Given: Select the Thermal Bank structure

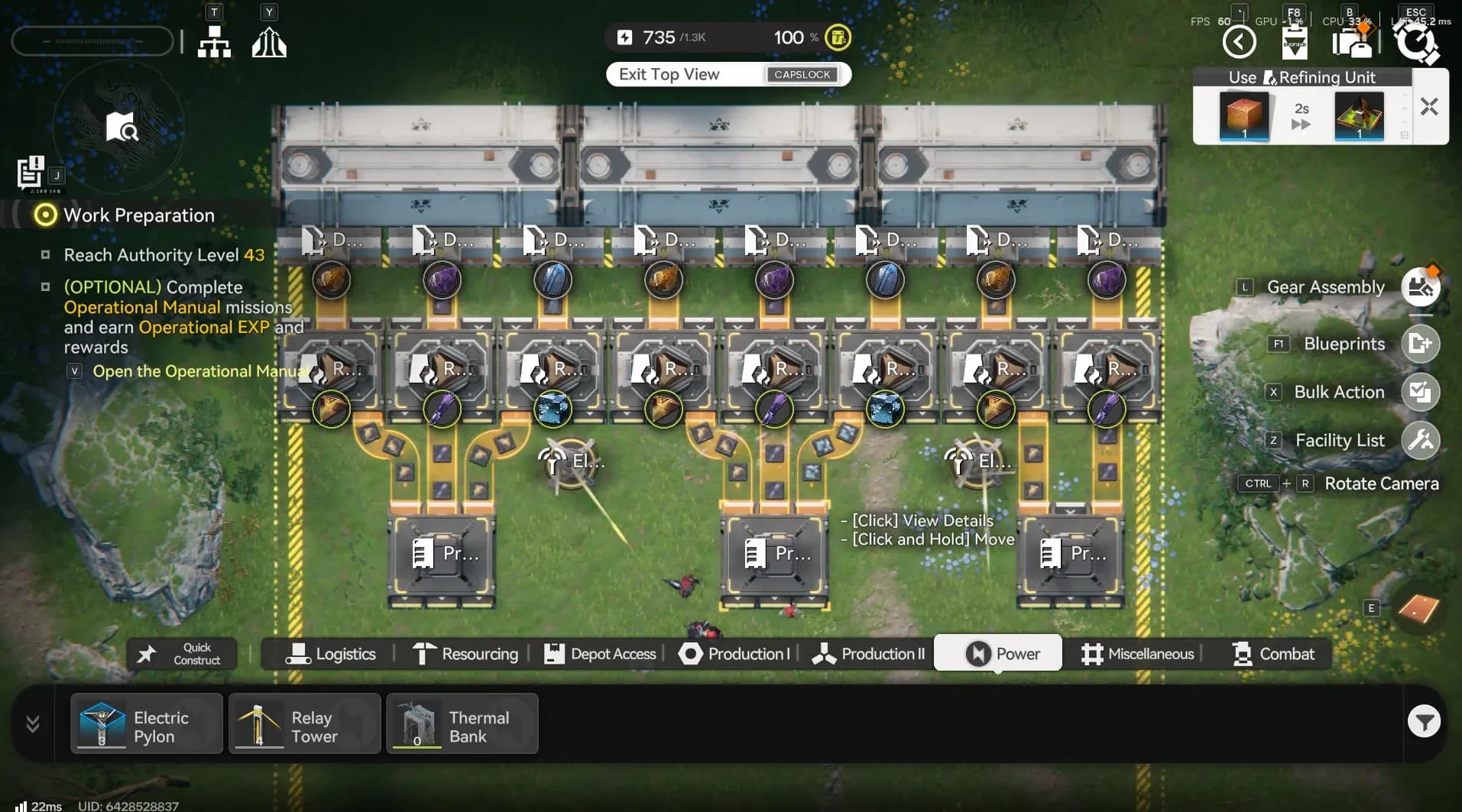Looking at the screenshot, I should 462,723.
